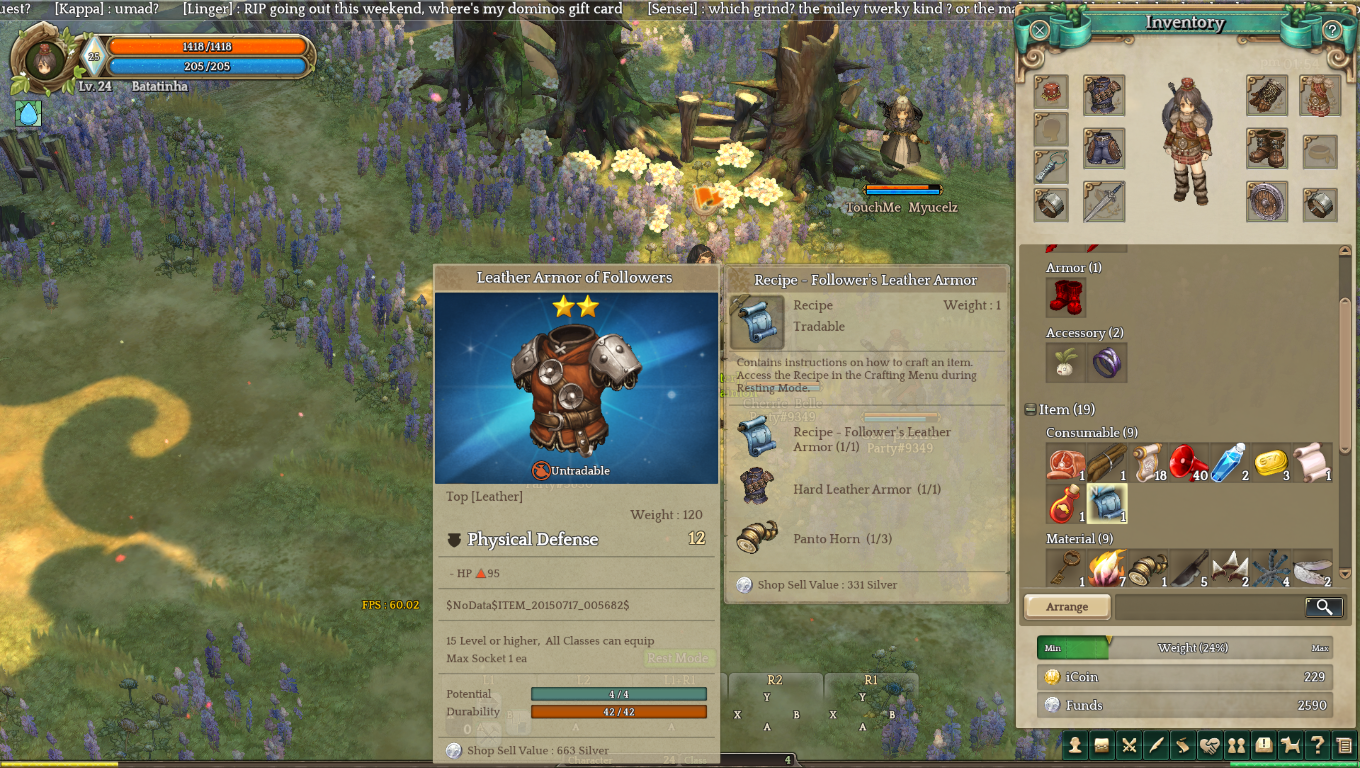Open the question mark help menu icon

point(1318,744)
